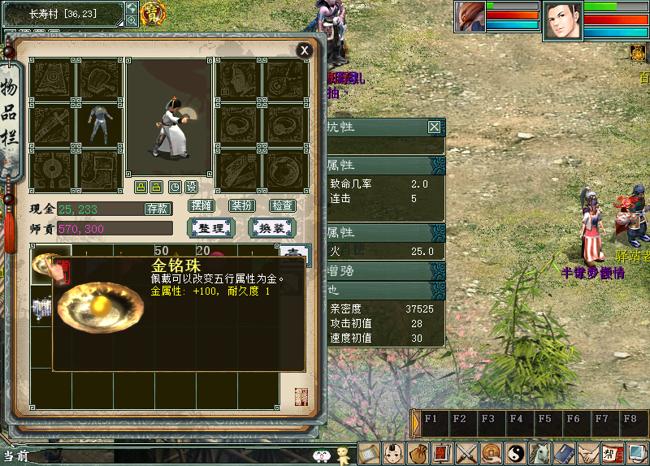Click the 检查 inspect button
650x466 pixels.
pos(283,206)
